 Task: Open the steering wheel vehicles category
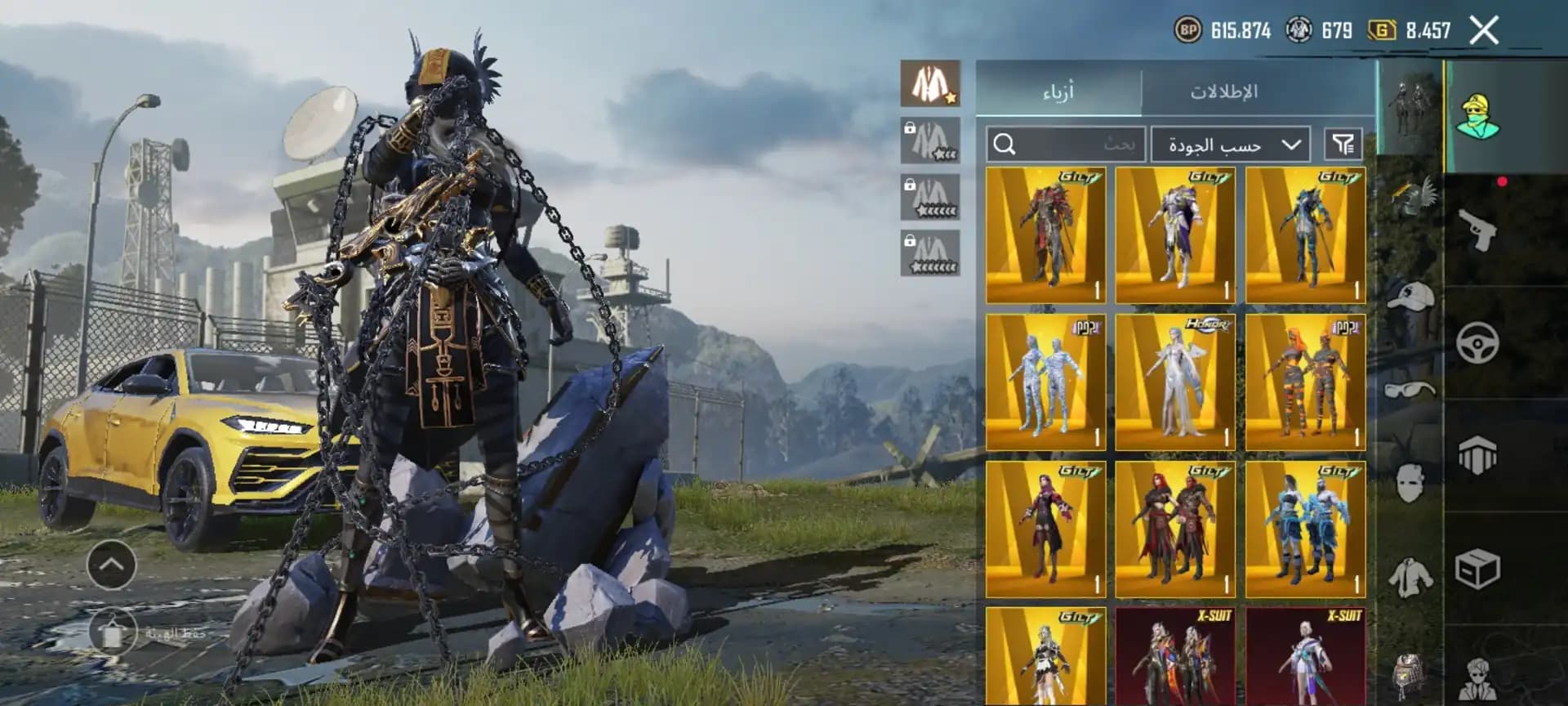[x=1477, y=342]
